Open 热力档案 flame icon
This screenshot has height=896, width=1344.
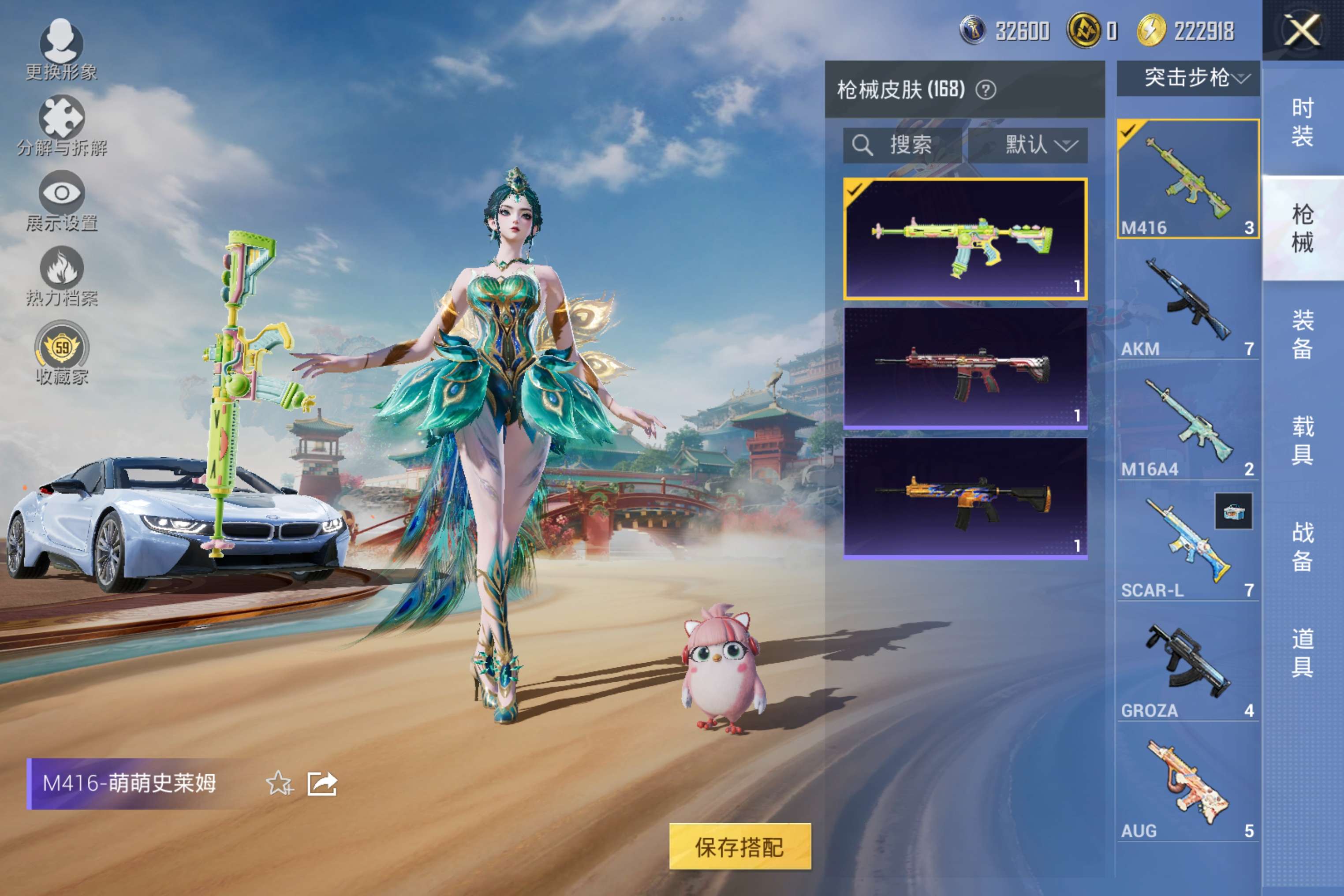(61, 276)
